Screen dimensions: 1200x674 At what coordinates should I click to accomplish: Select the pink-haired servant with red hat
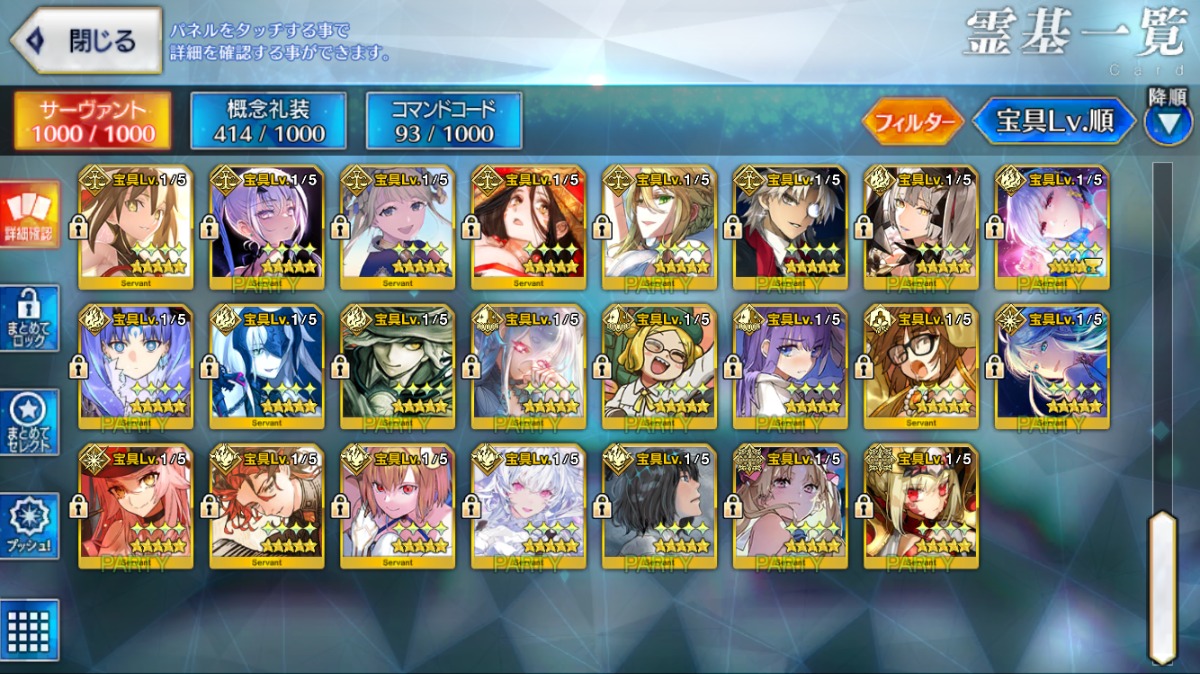136,506
